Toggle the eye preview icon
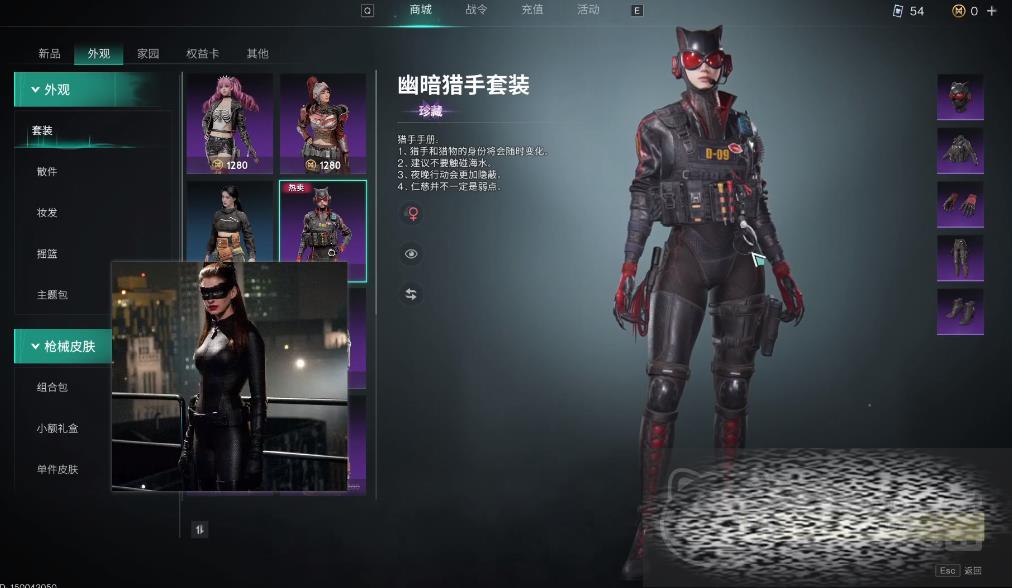This screenshot has height=588, width=1012. (410, 254)
